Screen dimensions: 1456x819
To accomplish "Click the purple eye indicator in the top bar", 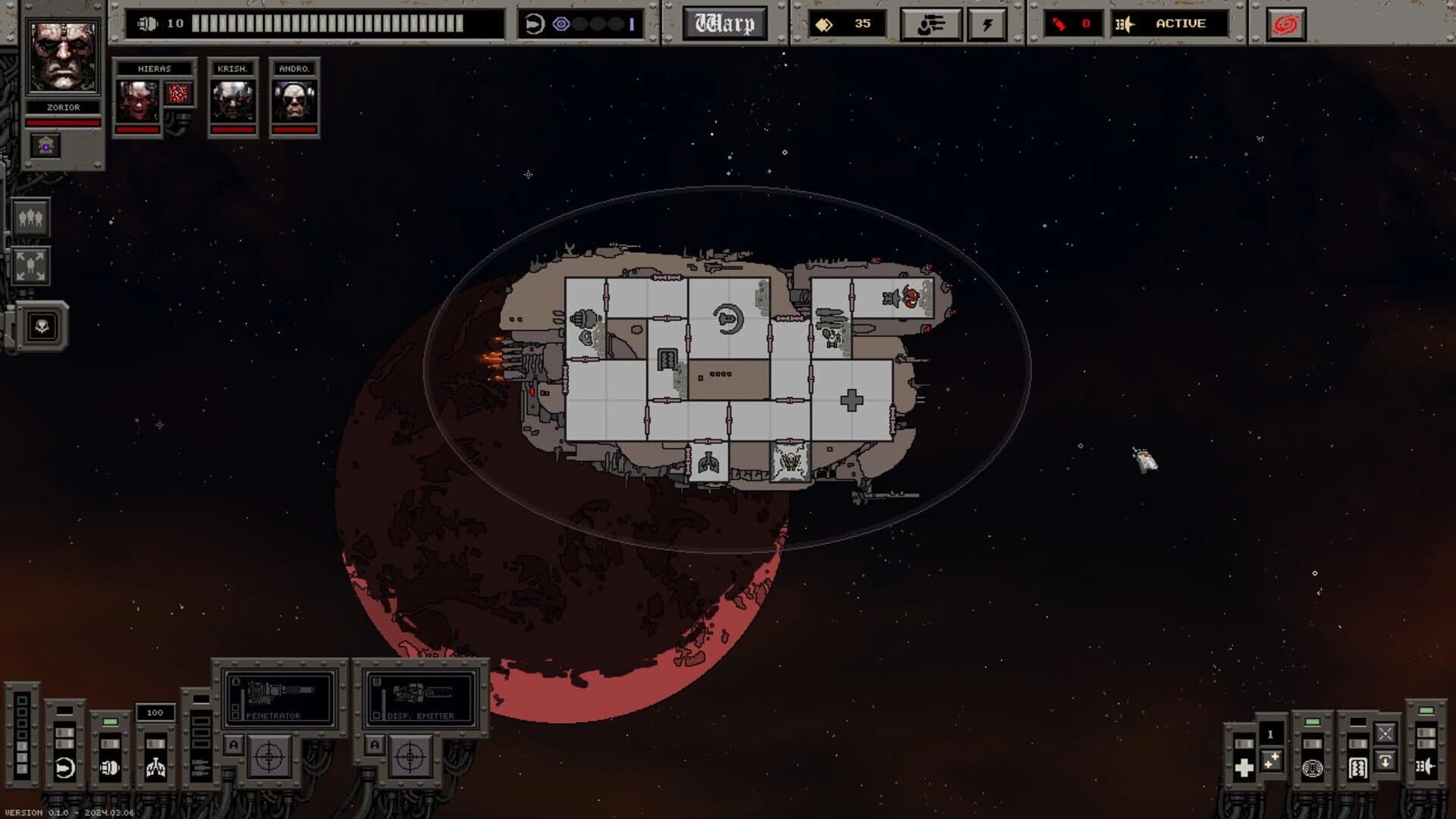I will [560, 24].
